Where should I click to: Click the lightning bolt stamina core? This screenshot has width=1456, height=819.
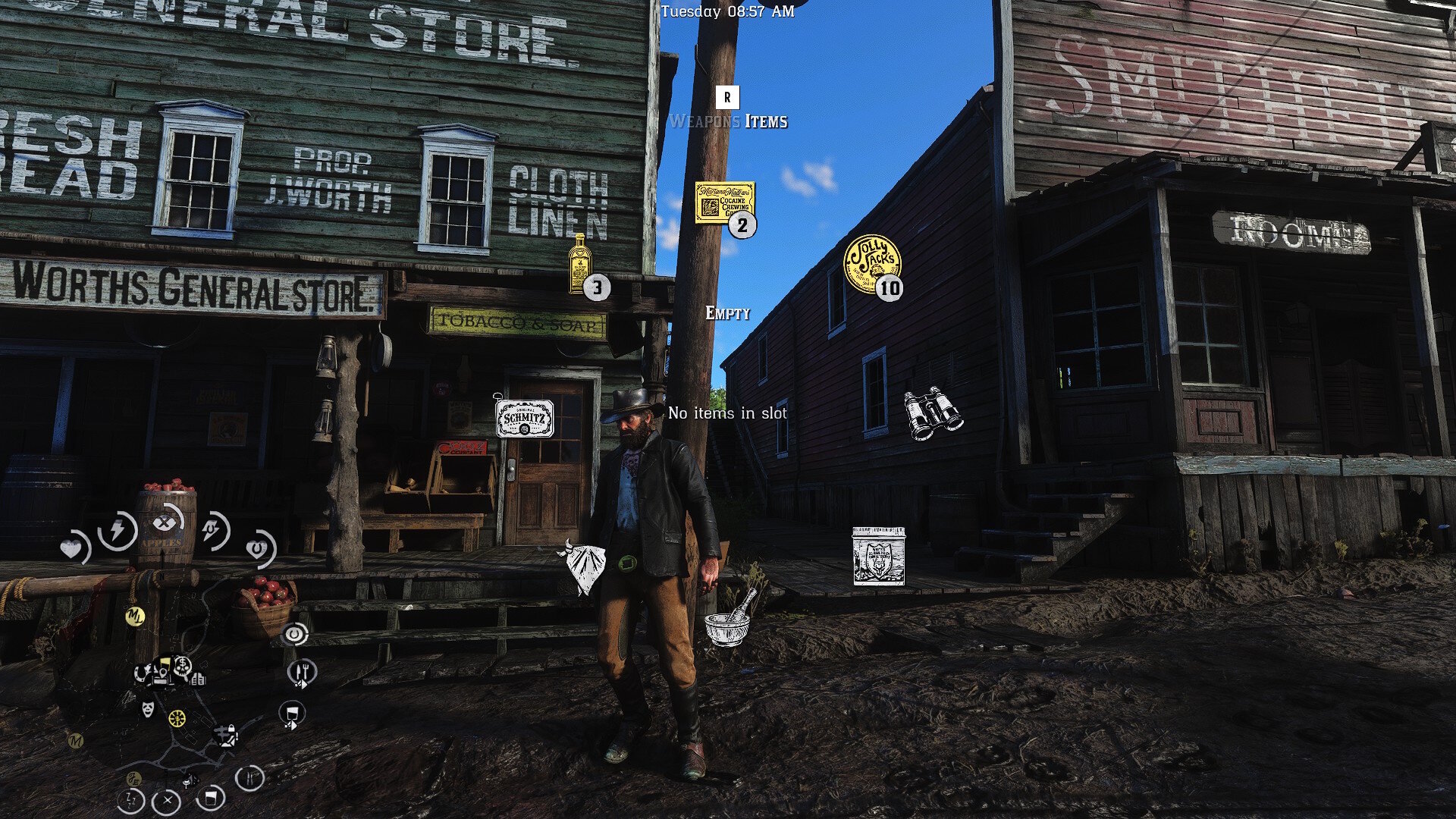point(118,530)
